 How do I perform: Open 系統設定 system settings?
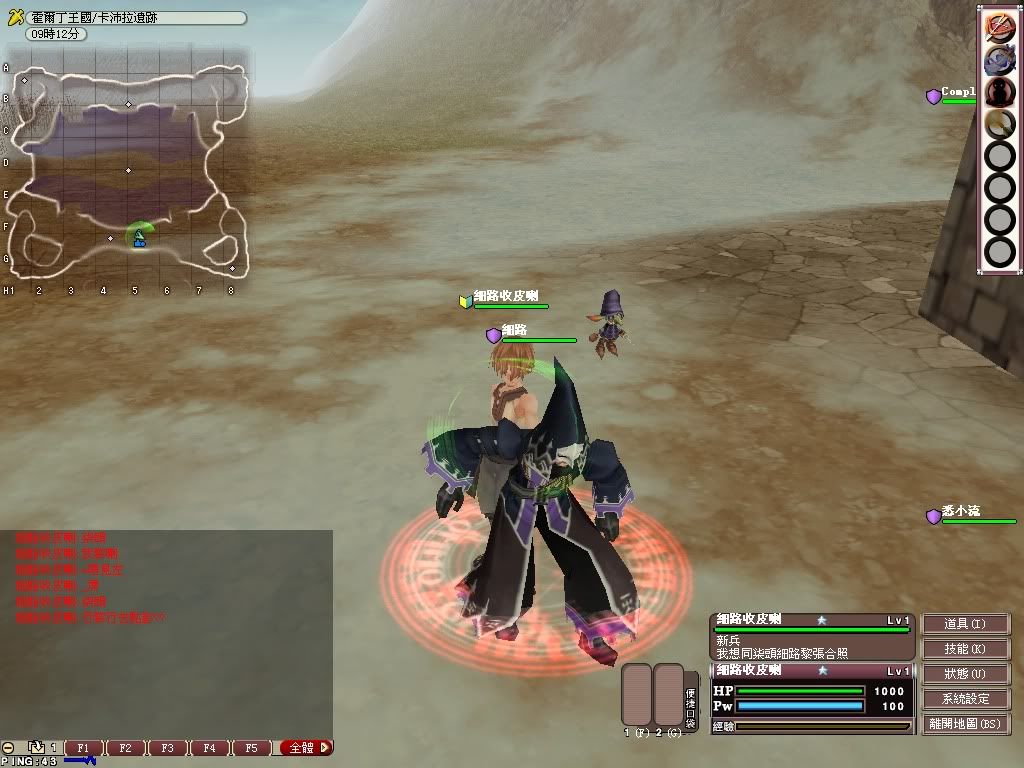[x=965, y=699]
